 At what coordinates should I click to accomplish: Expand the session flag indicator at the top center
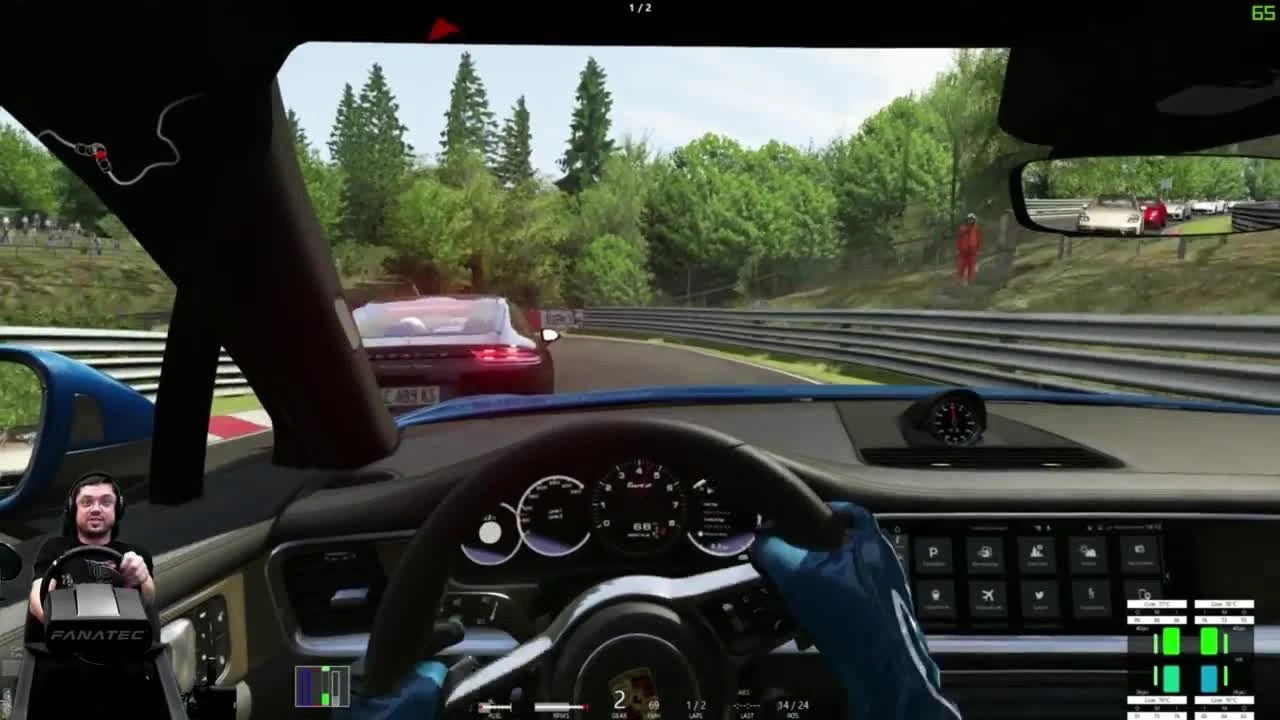click(x=443, y=27)
